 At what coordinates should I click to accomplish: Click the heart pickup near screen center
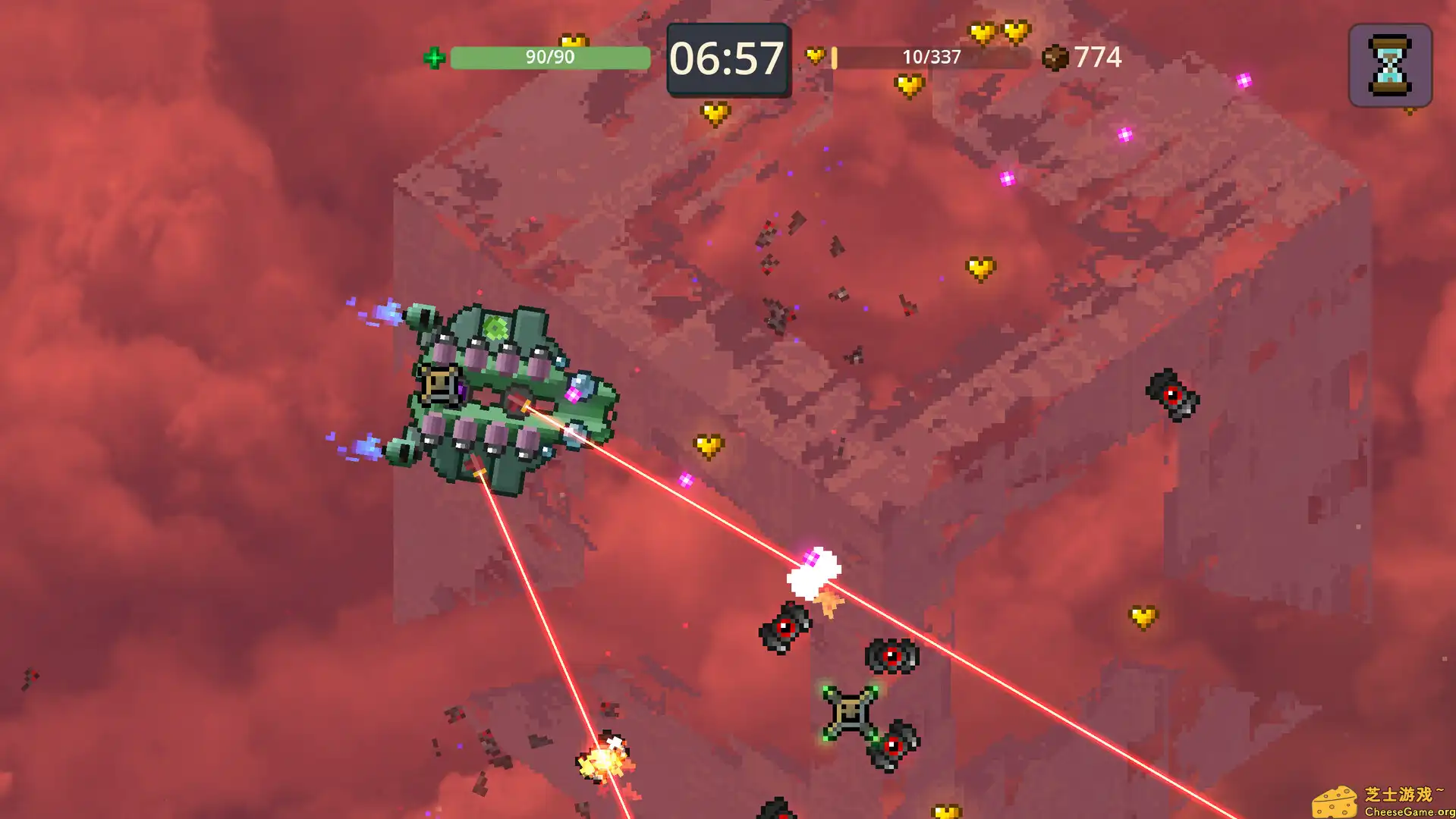707,445
